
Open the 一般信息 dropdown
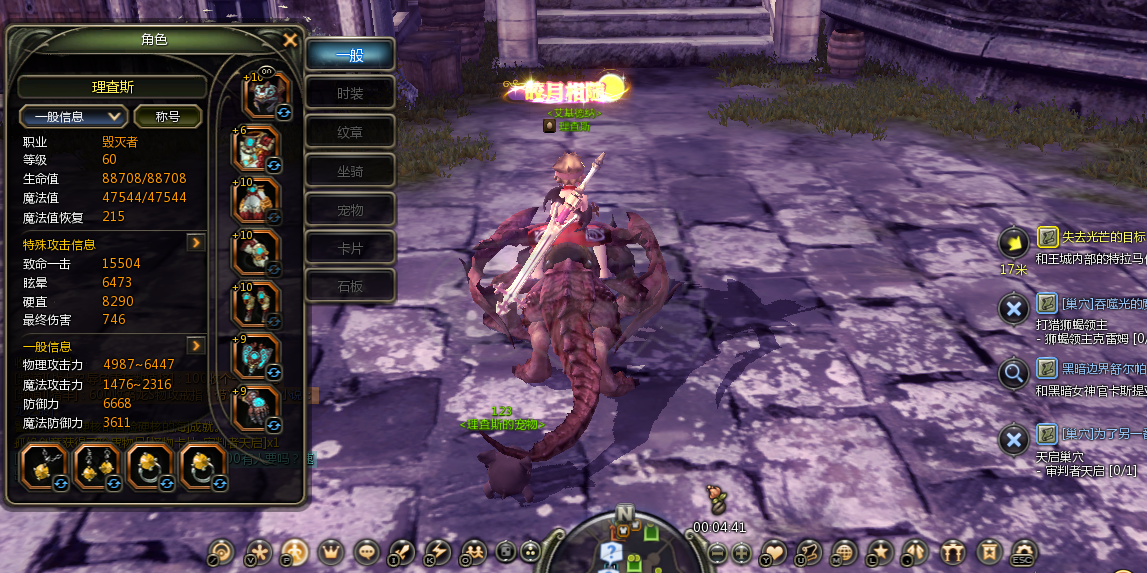pos(74,116)
